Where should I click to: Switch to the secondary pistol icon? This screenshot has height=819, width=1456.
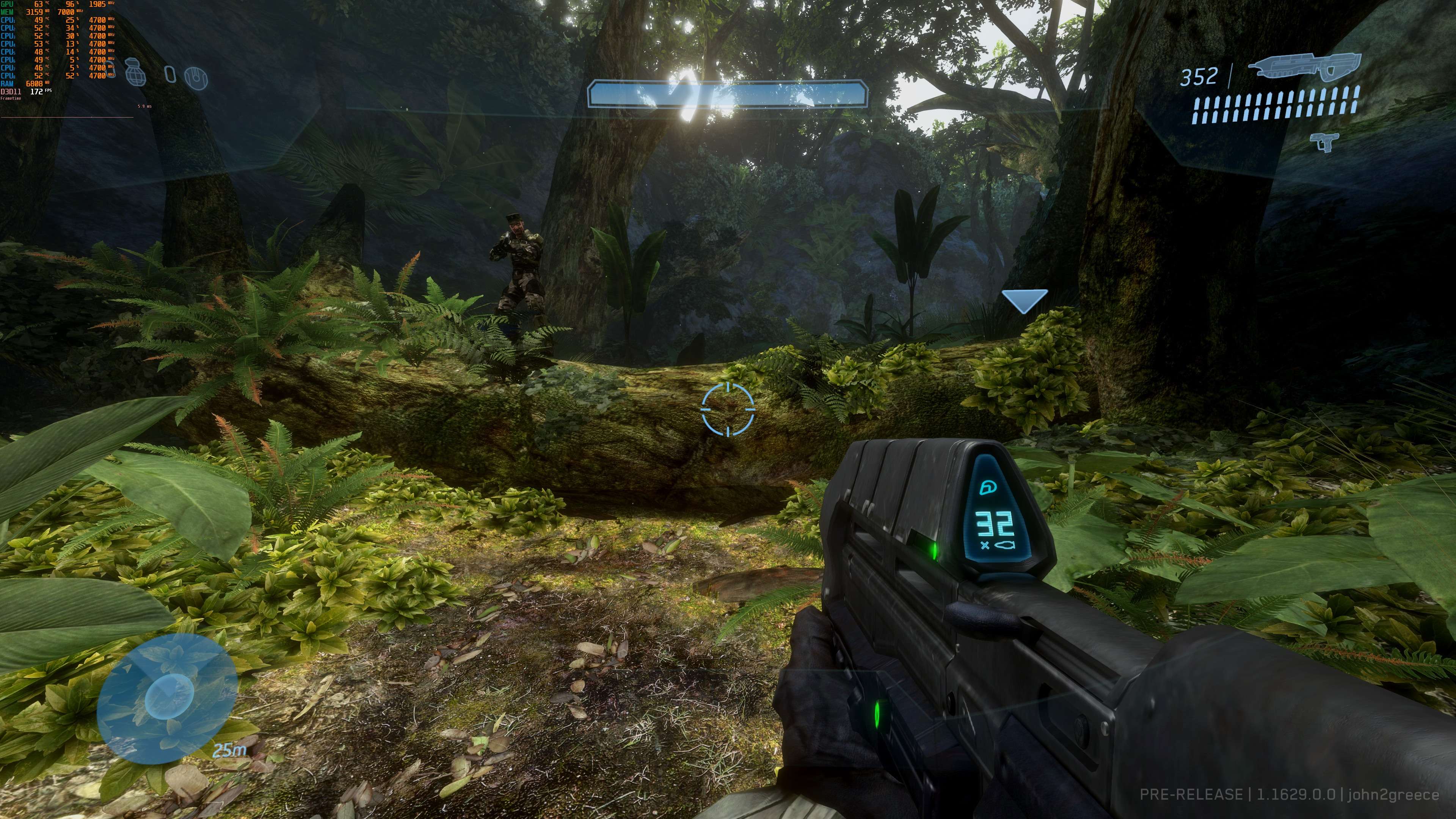pos(1324,141)
